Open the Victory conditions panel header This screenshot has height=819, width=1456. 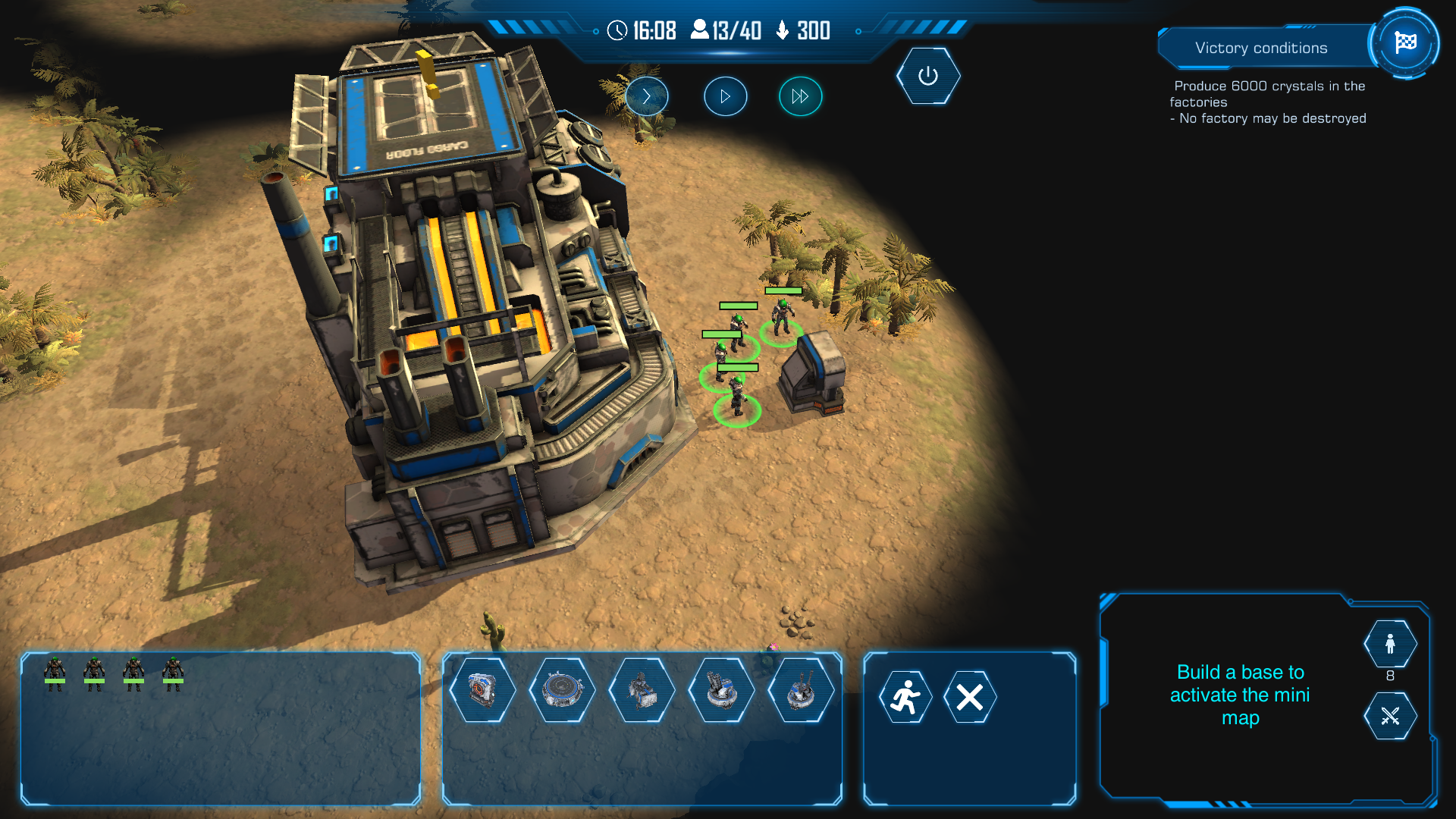[1260, 48]
